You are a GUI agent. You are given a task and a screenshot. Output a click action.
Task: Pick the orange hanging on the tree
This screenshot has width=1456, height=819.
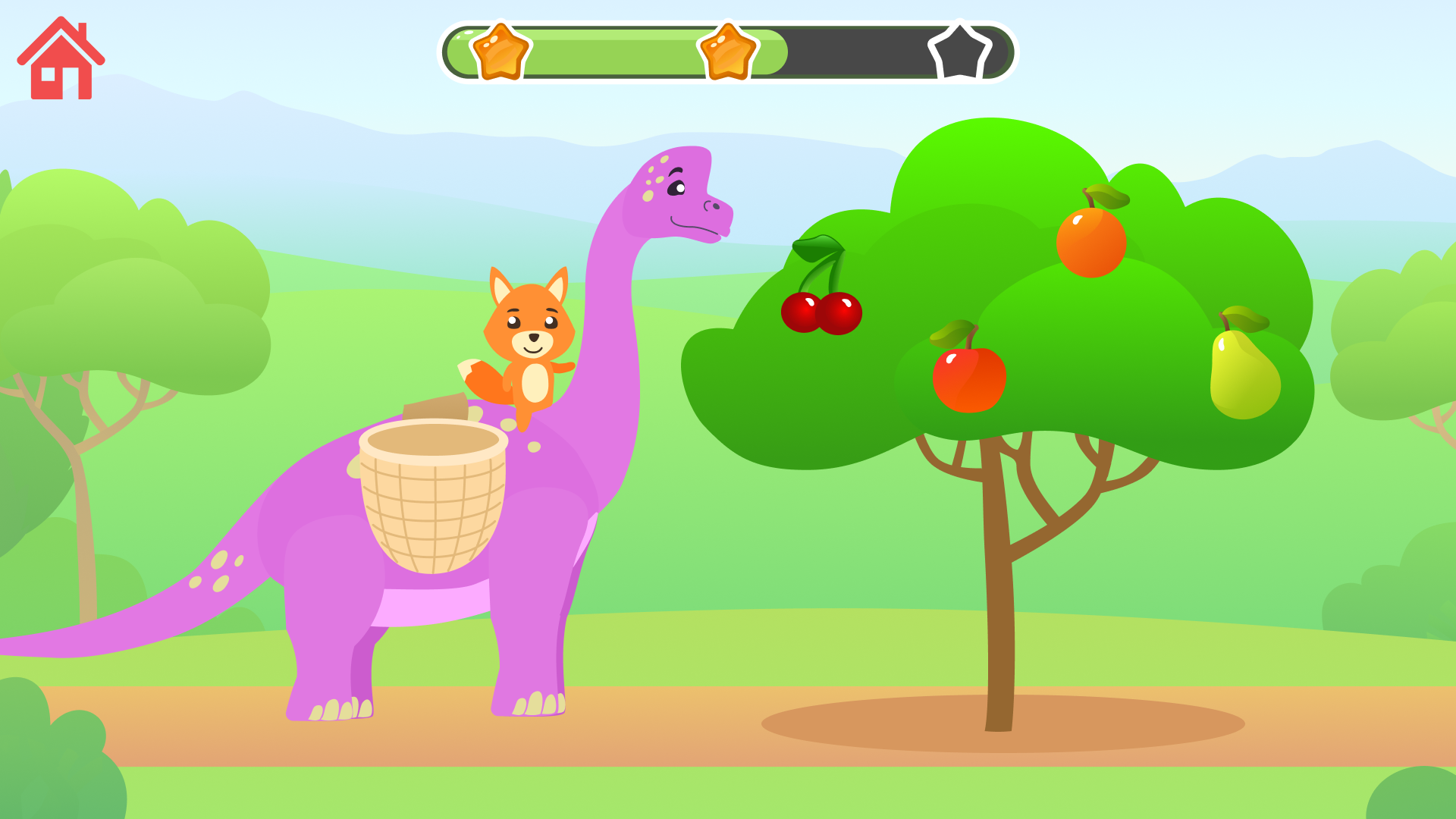(1092, 243)
